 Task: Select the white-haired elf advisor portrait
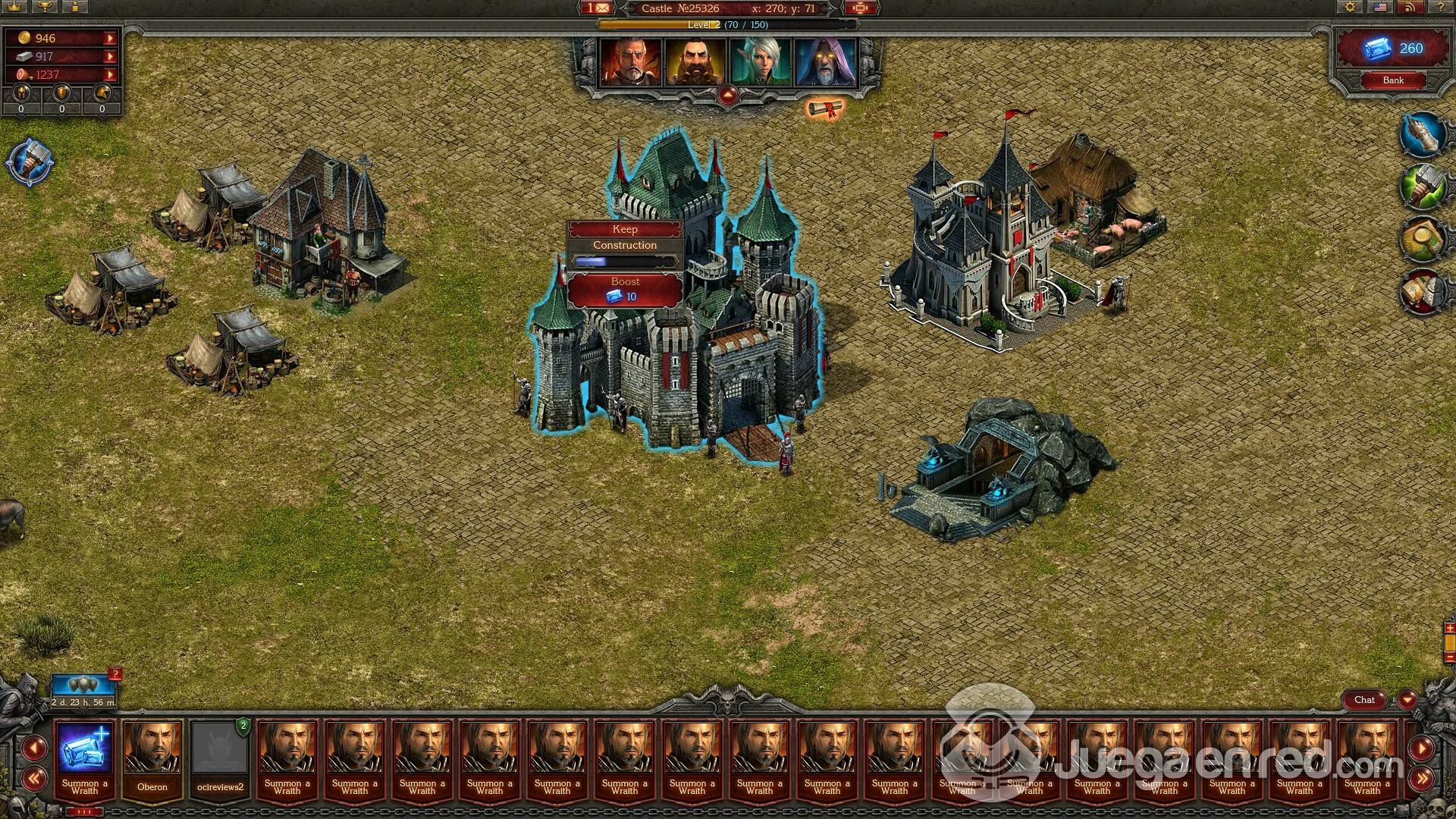(x=760, y=62)
